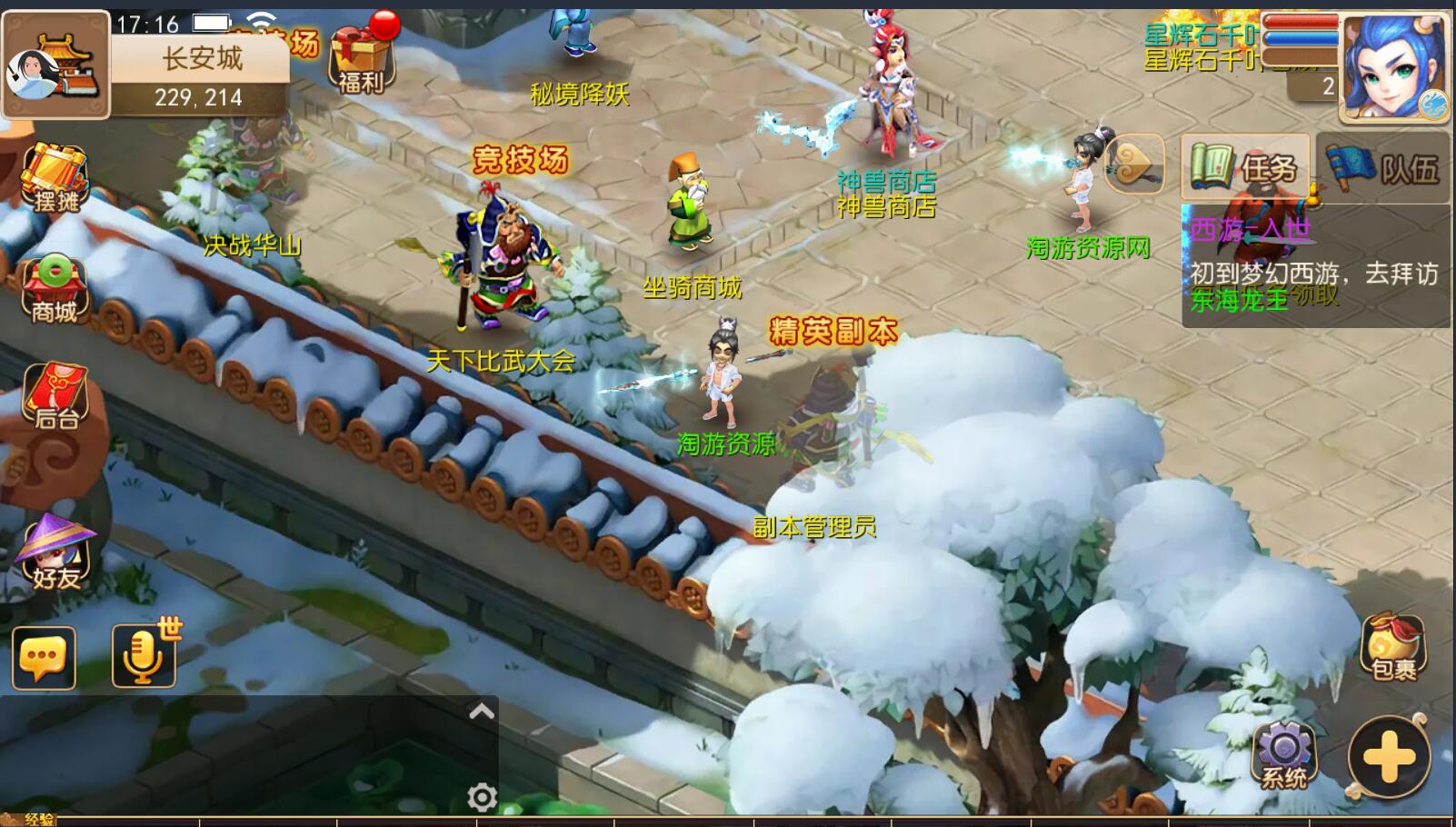This screenshot has height=827, width=1456.
Task: Activate the 世 voice chat microphone
Action: pyautogui.click(x=144, y=657)
